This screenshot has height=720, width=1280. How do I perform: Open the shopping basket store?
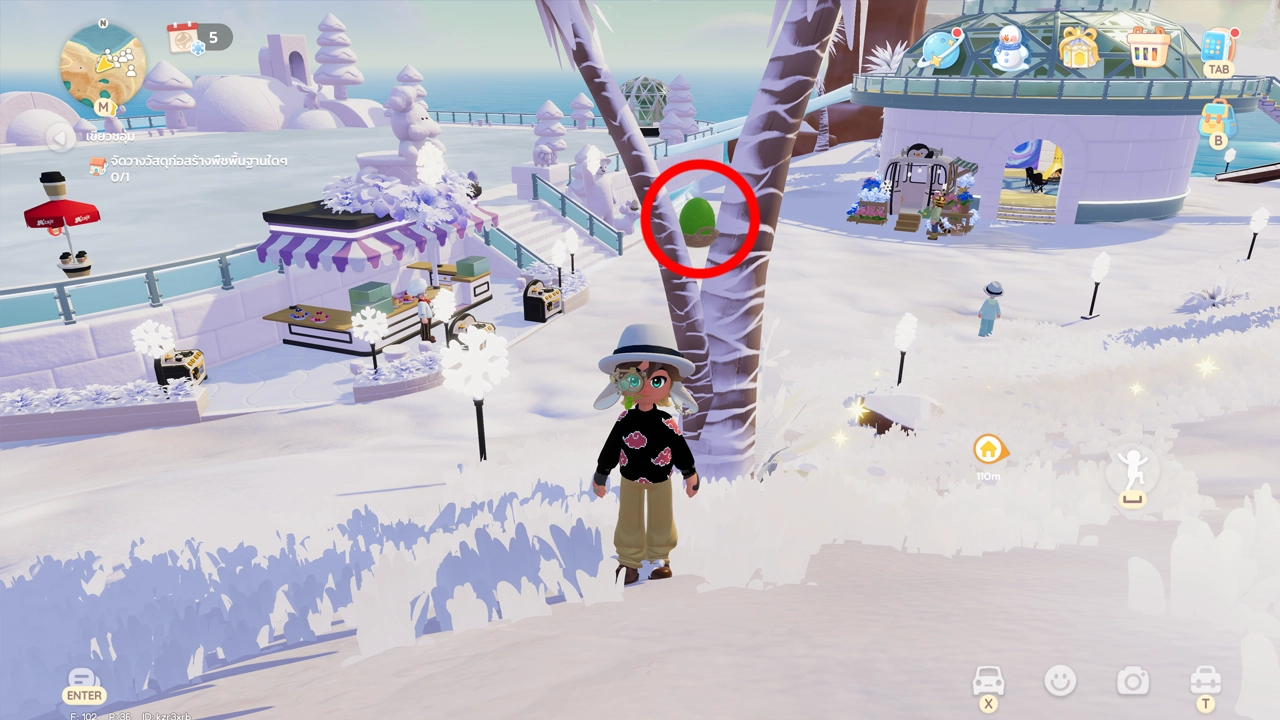tap(1148, 46)
